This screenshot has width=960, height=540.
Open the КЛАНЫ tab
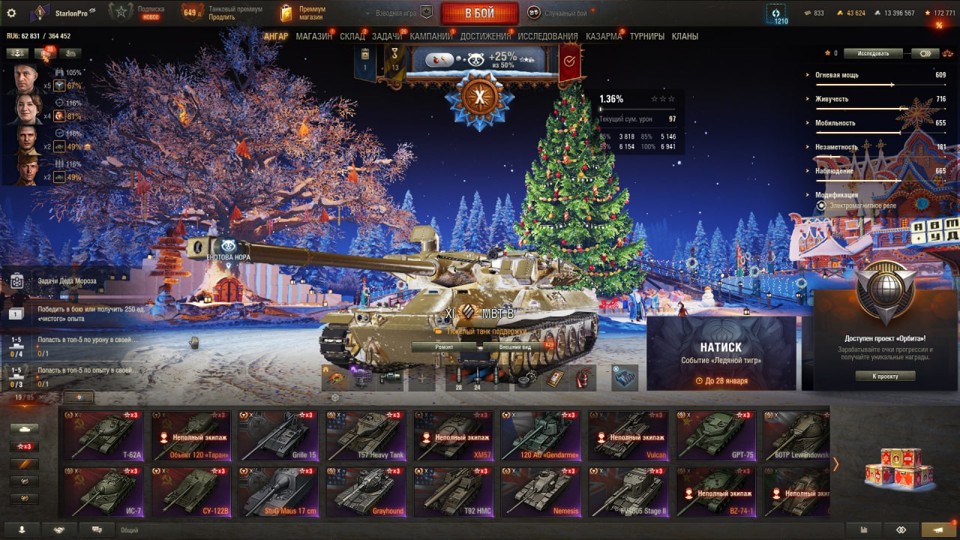[x=685, y=37]
